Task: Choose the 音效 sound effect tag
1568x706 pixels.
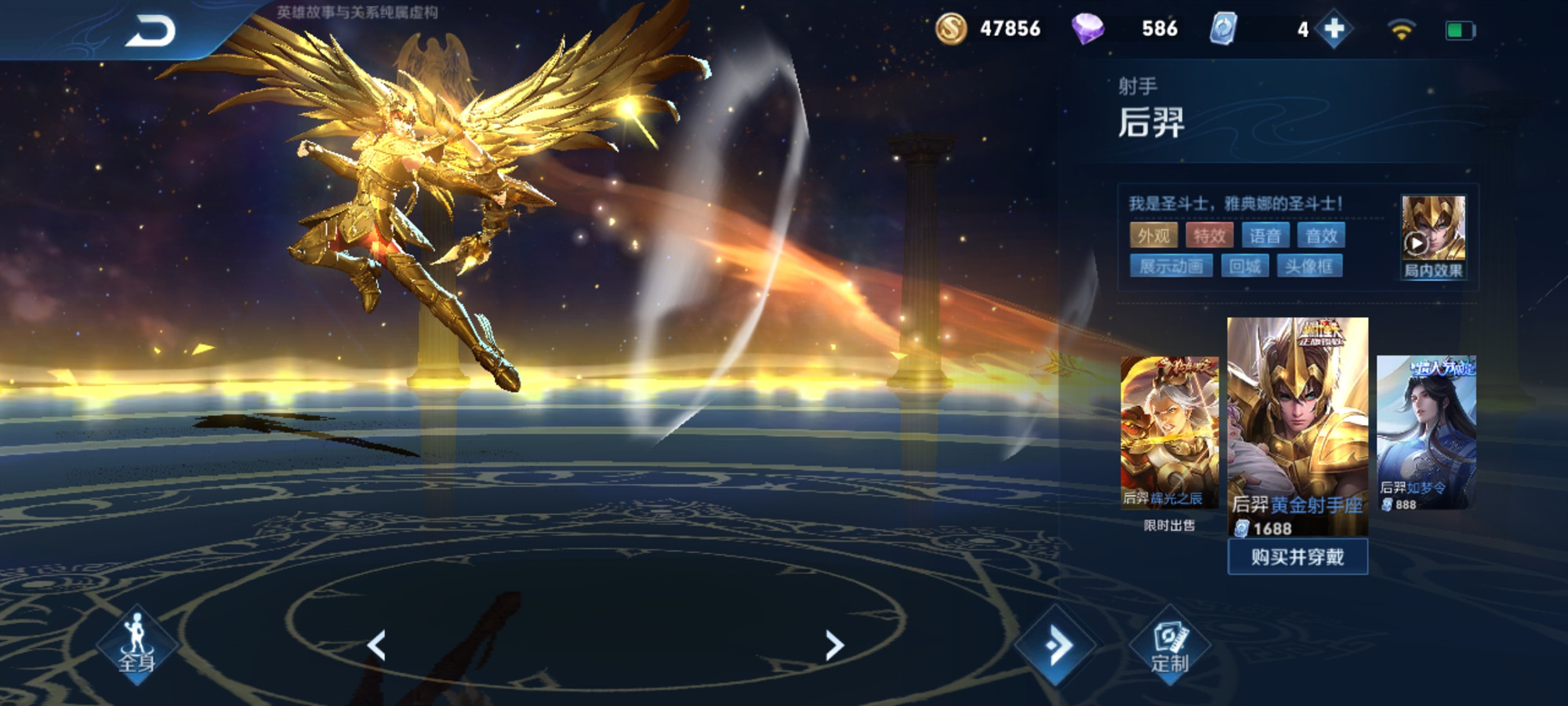Action: click(1321, 235)
